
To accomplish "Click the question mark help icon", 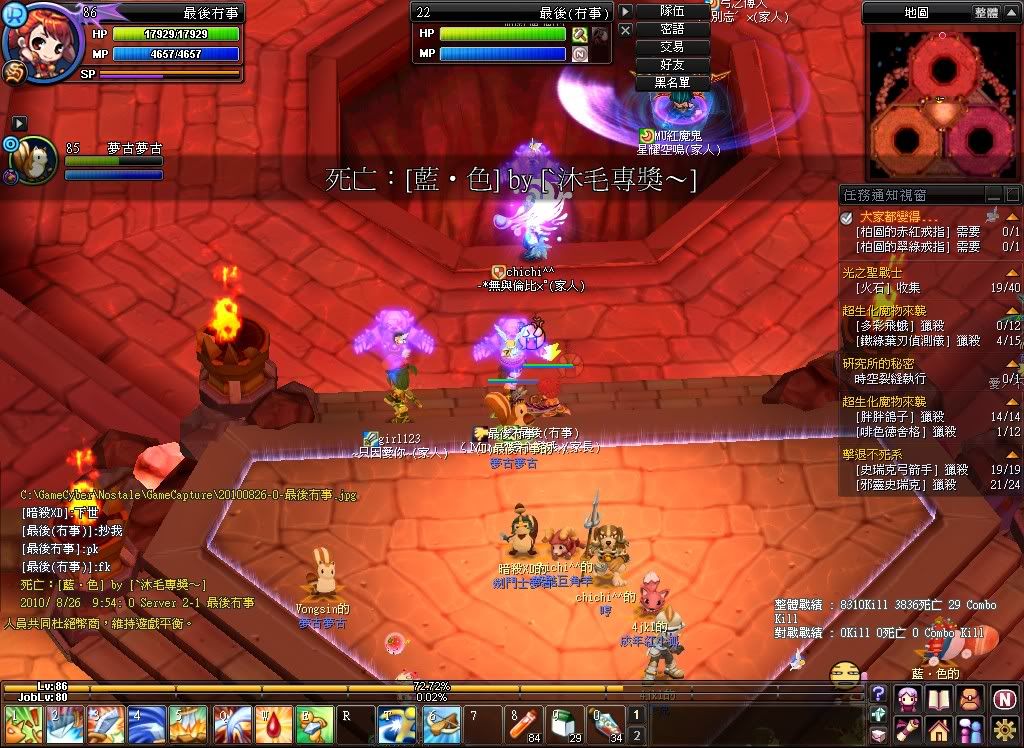I will point(878,693).
